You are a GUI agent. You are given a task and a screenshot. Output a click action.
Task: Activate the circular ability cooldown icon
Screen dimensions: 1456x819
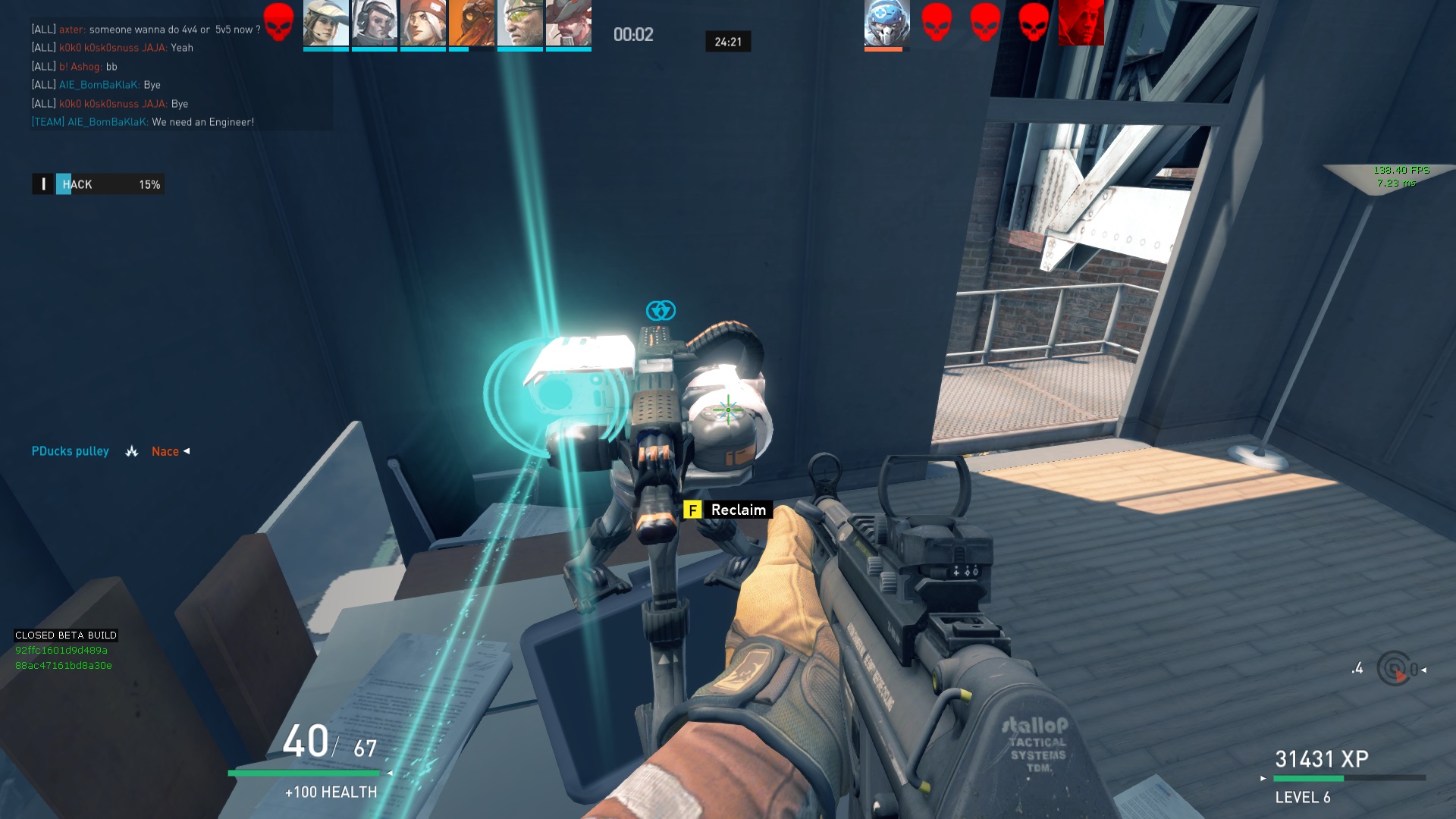1394,669
